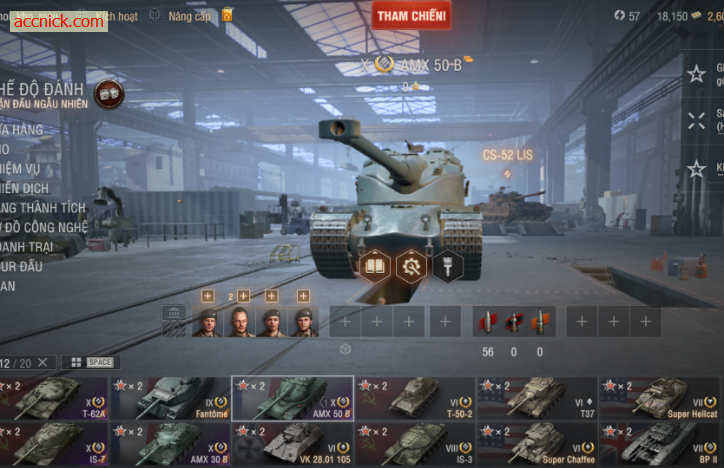The height and width of the screenshot is (468, 724).
Task: Select the AMX 50 B tank card
Action: tap(292, 398)
